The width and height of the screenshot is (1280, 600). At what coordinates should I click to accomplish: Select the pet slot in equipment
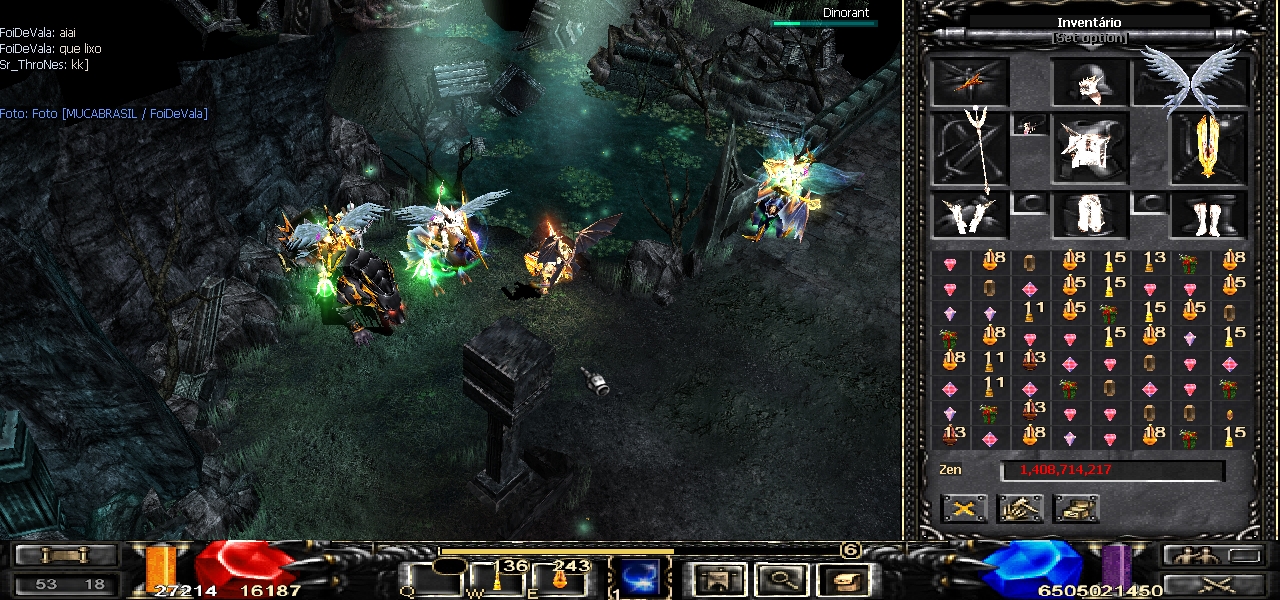tap(970, 82)
